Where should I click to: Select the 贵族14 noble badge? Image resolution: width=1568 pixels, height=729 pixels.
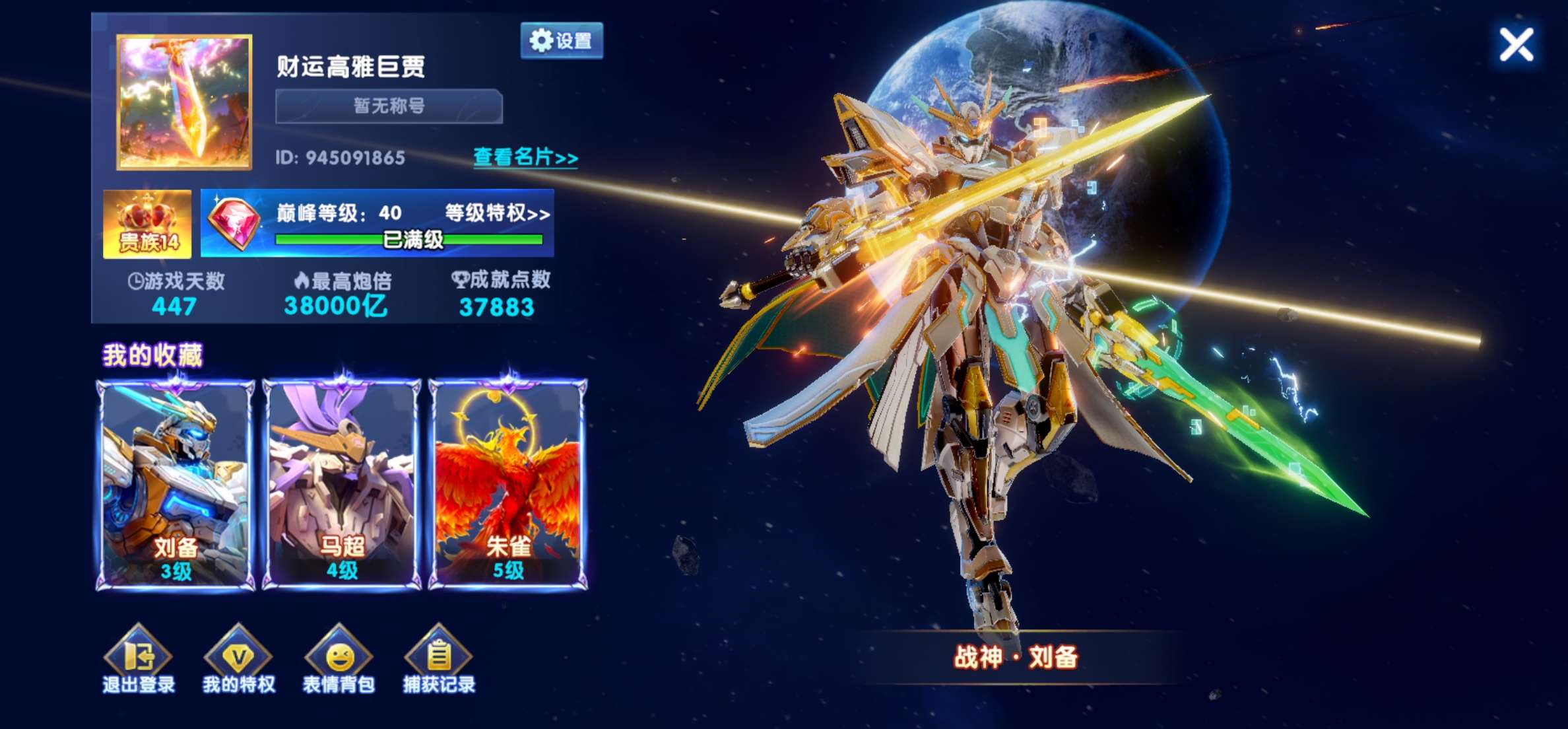click(147, 224)
